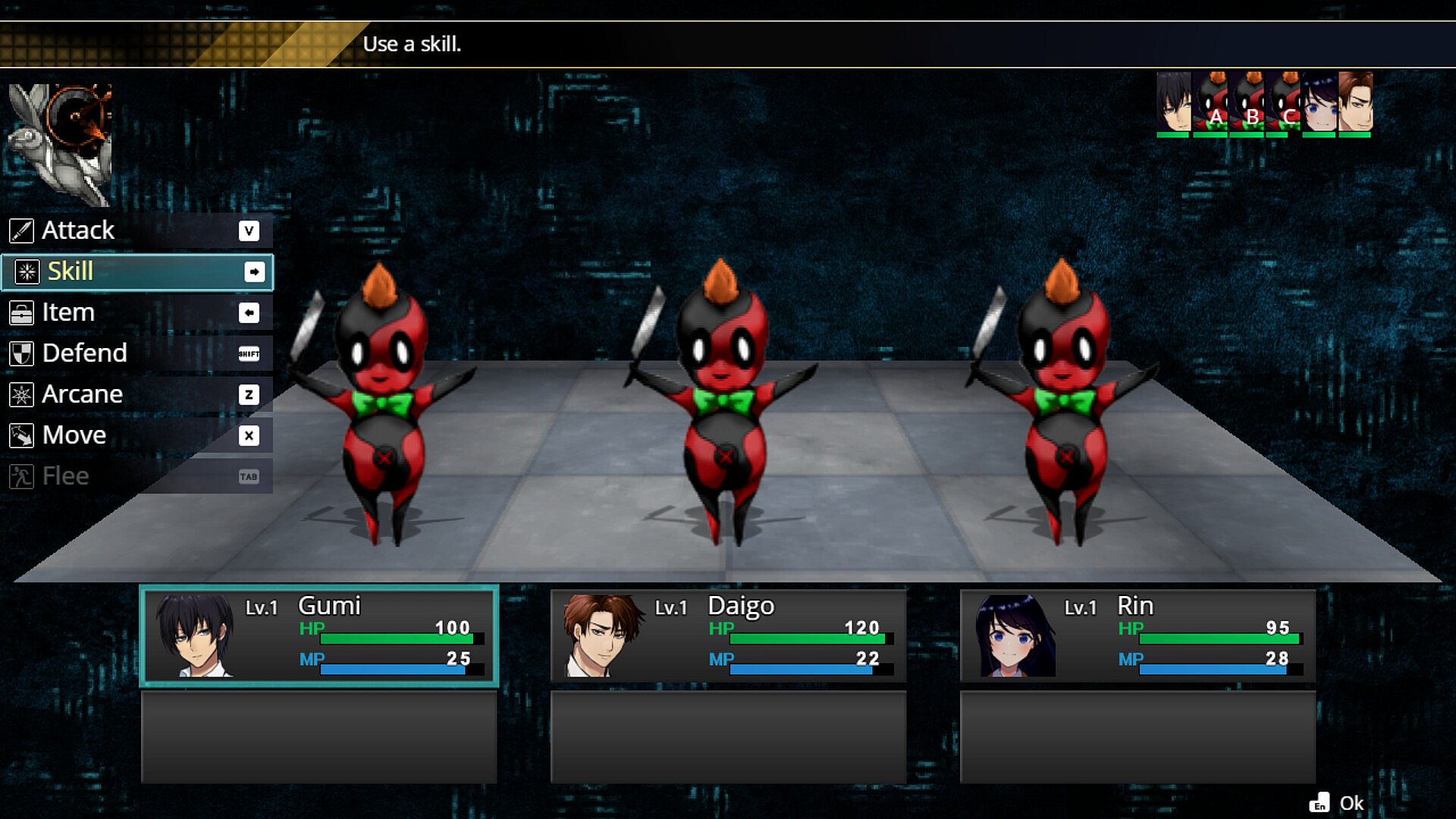Click the greyed-out Flee command
Screen dimensions: 1456x819
(136, 476)
